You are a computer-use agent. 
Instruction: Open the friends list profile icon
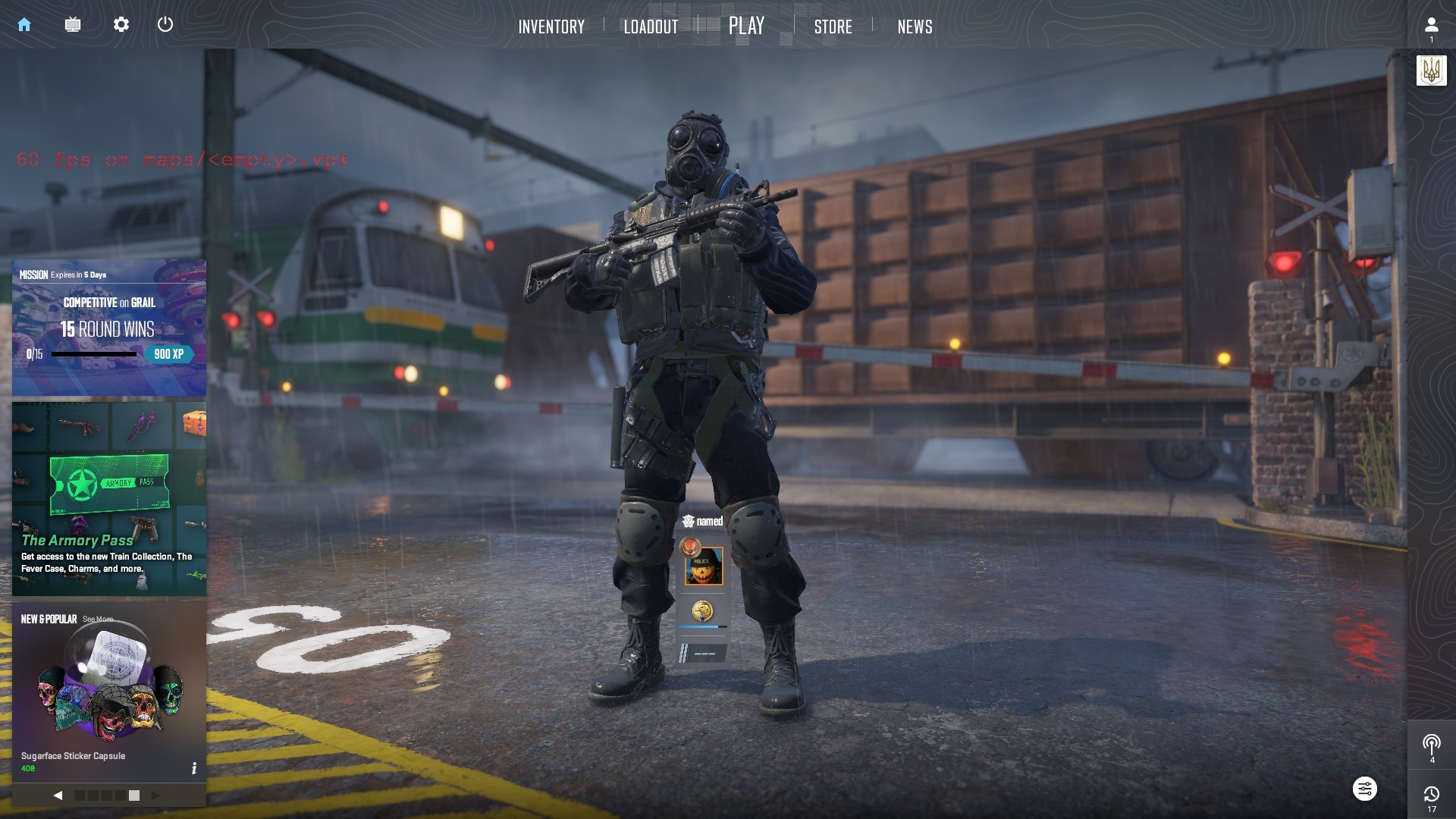pyautogui.click(x=1431, y=26)
